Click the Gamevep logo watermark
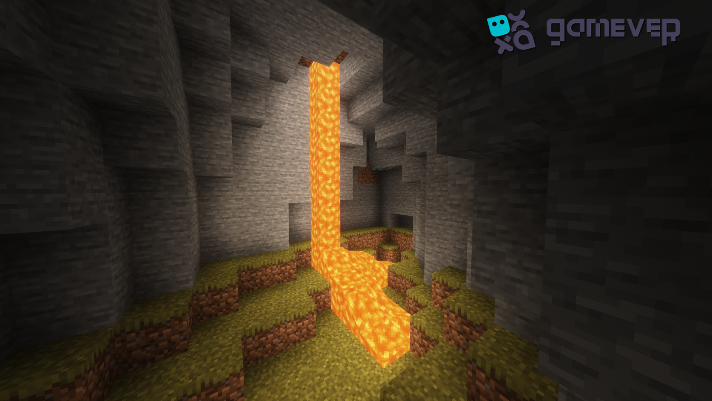712x401 pixels. point(583,31)
